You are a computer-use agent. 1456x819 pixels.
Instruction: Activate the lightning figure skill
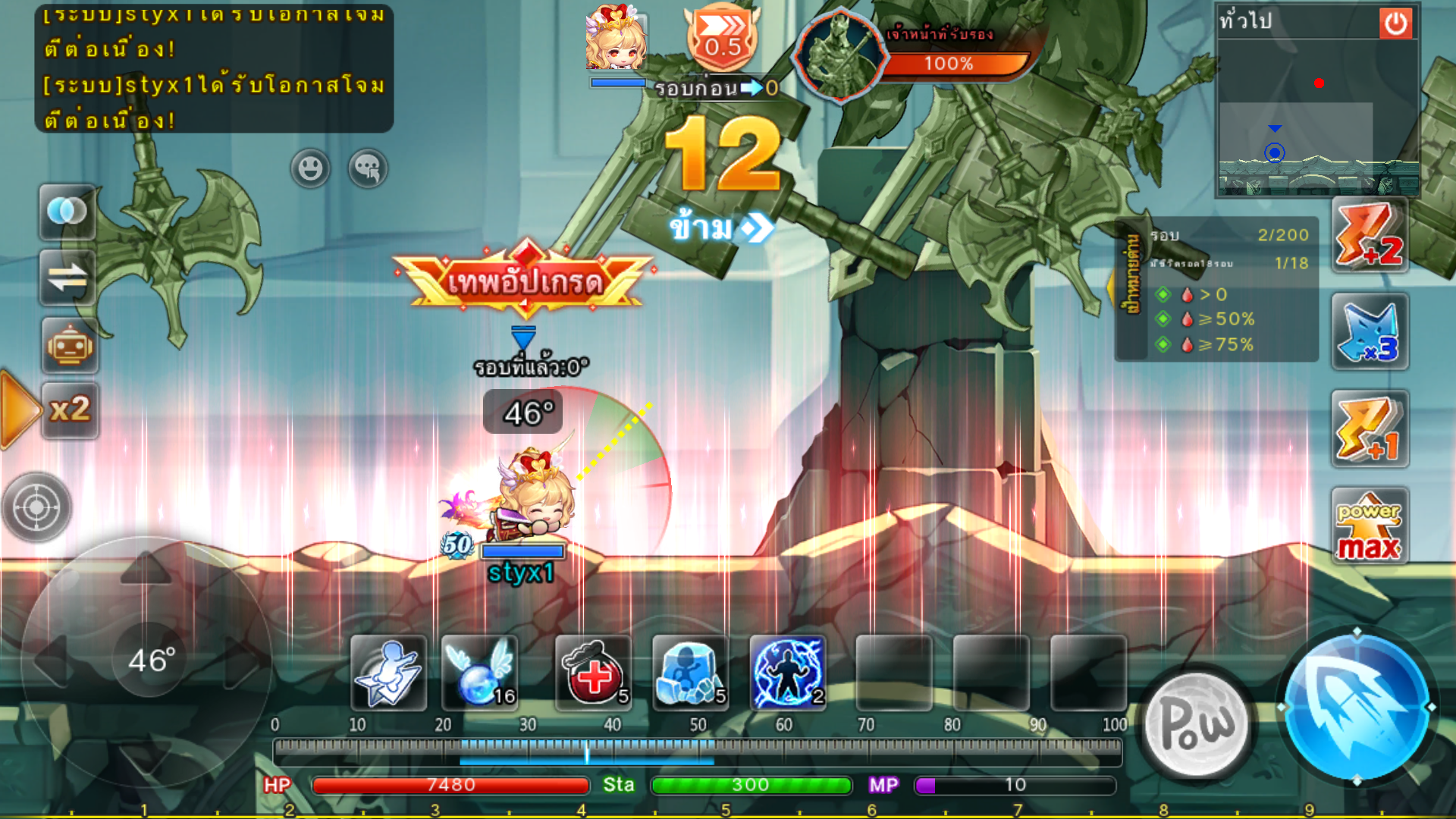click(x=787, y=673)
